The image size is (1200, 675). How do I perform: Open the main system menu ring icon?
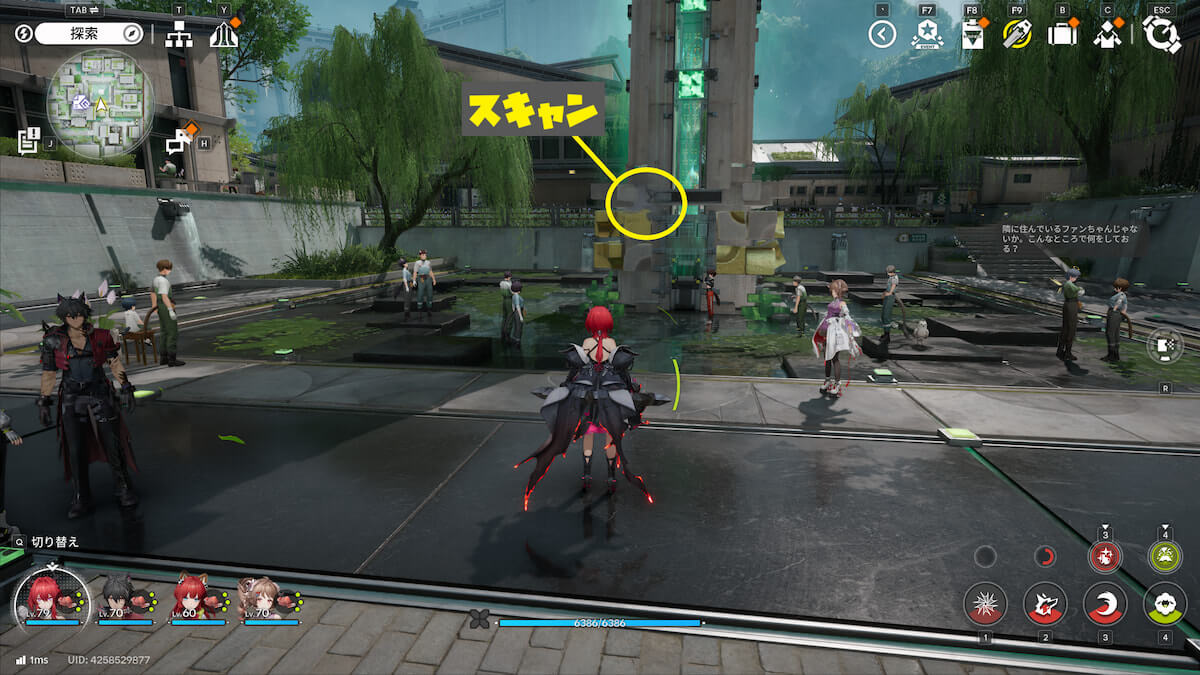(x=1161, y=34)
